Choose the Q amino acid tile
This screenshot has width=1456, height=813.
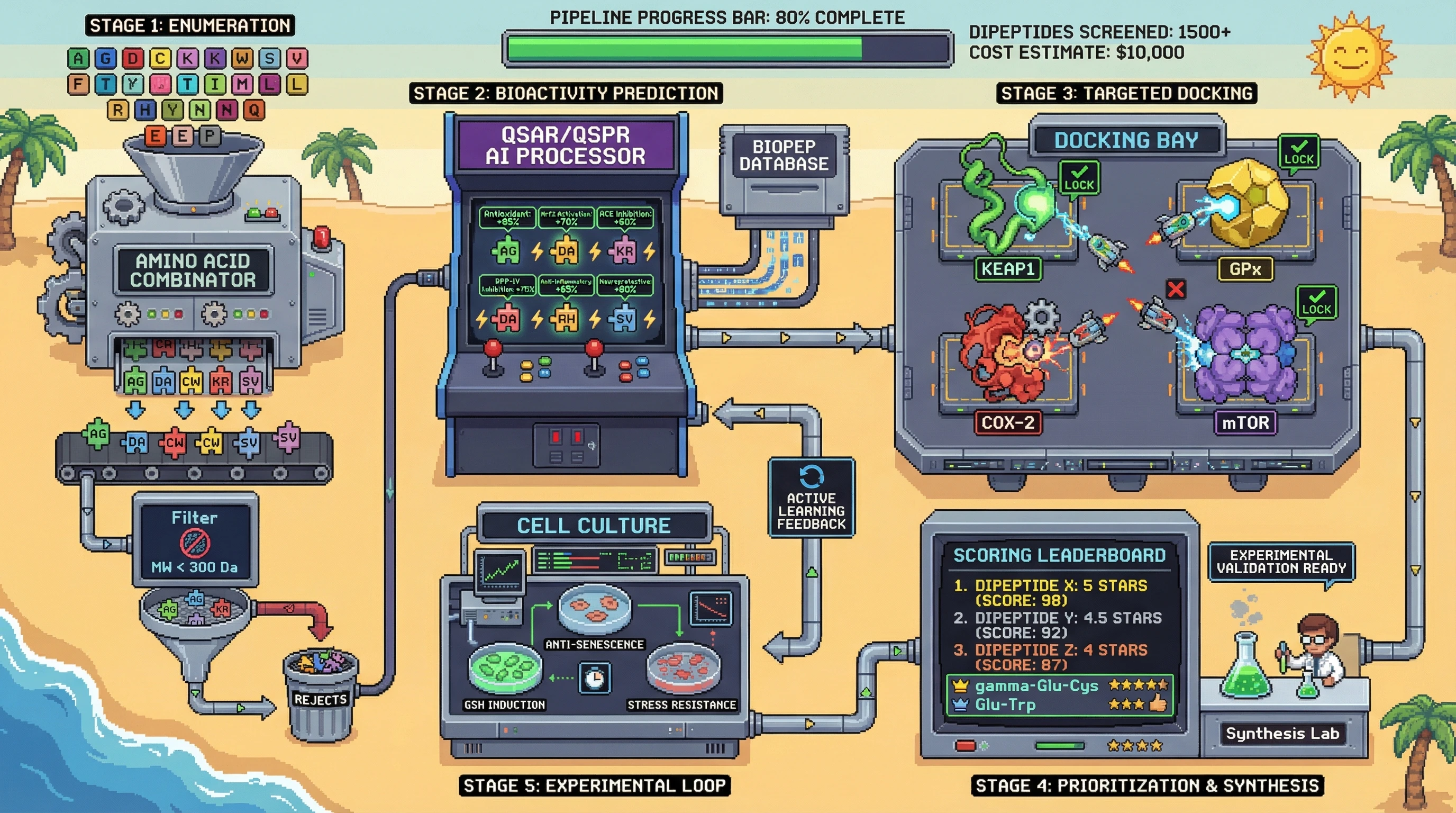tap(254, 110)
